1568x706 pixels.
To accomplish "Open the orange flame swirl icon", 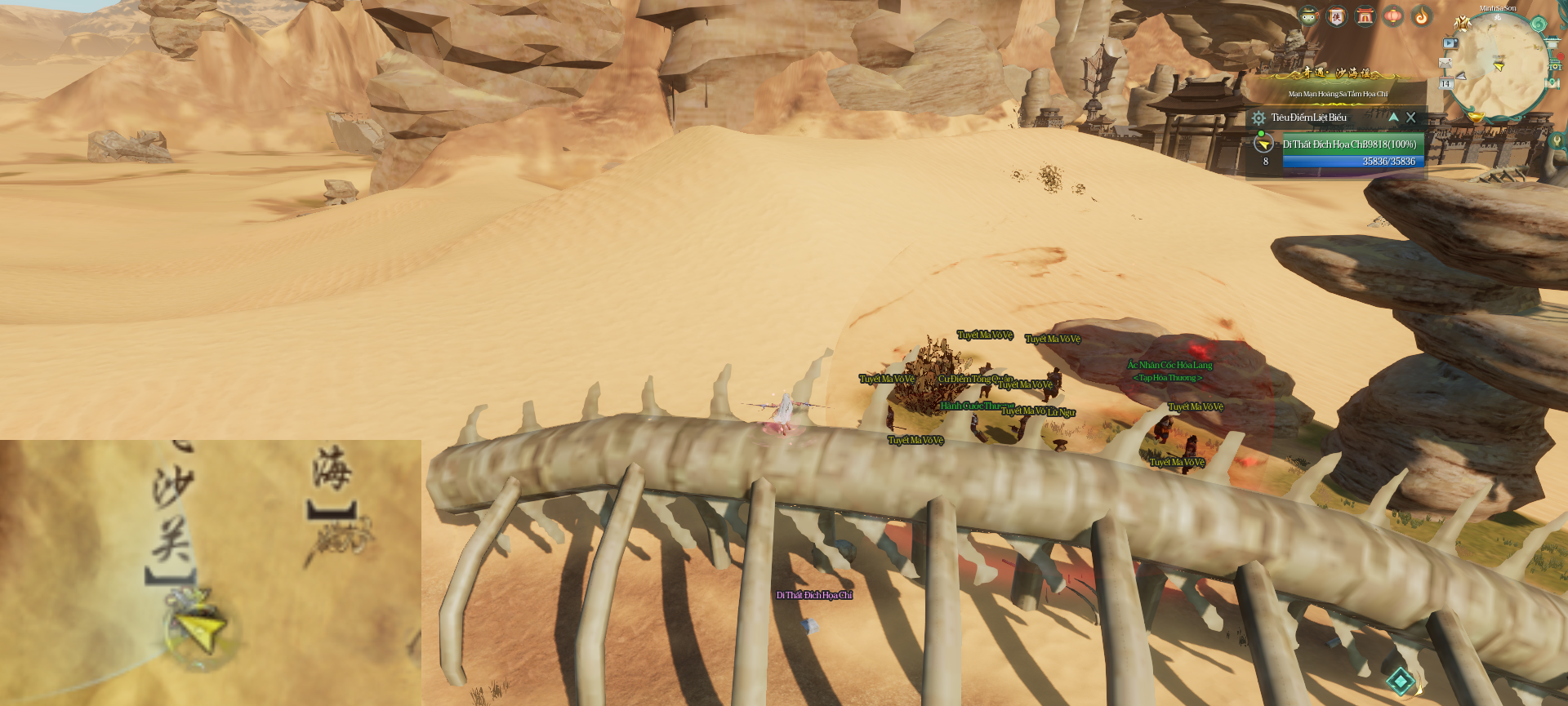I will (1422, 16).
